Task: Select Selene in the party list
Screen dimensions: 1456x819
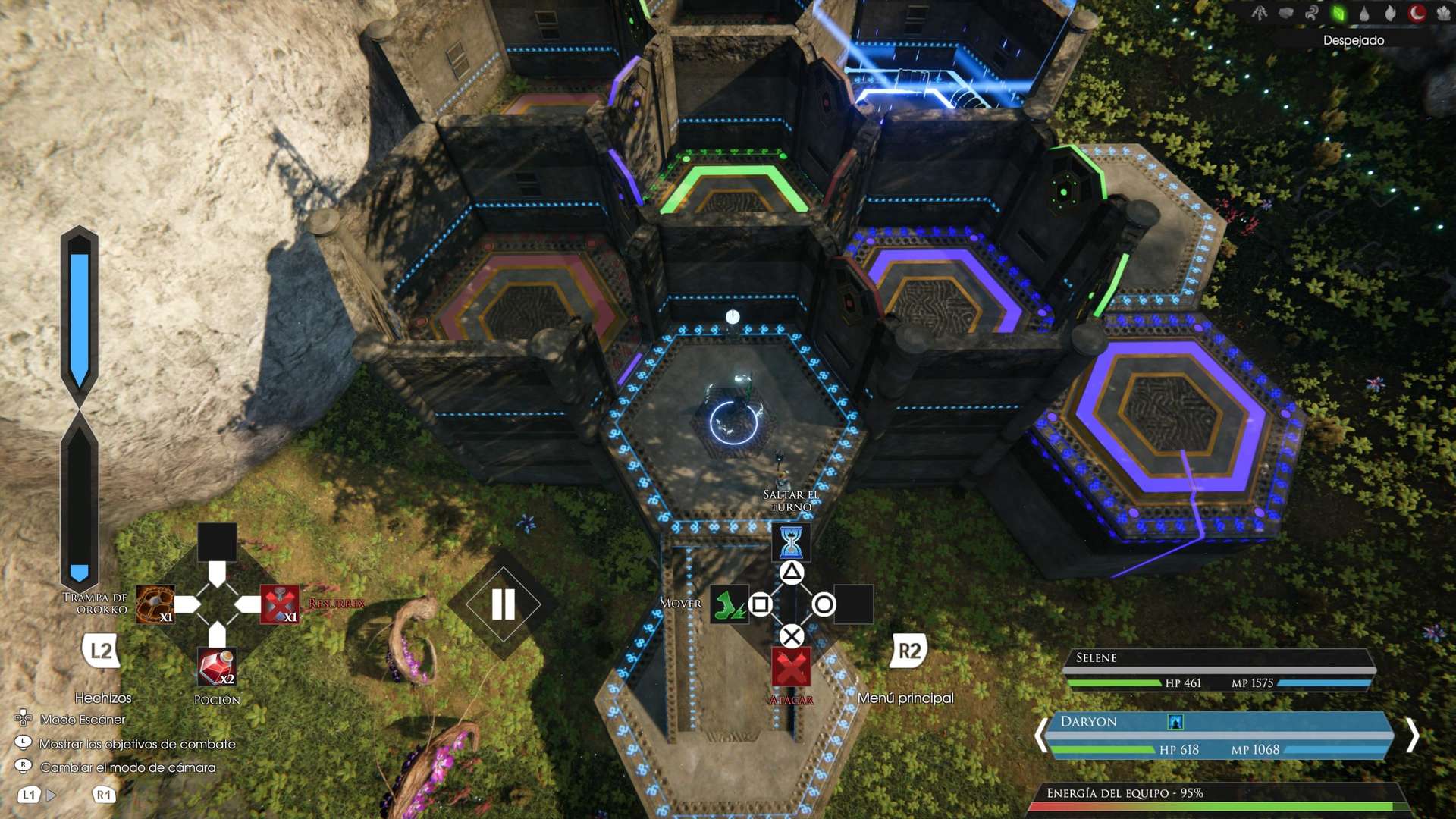Action: click(x=1221, y=670)
